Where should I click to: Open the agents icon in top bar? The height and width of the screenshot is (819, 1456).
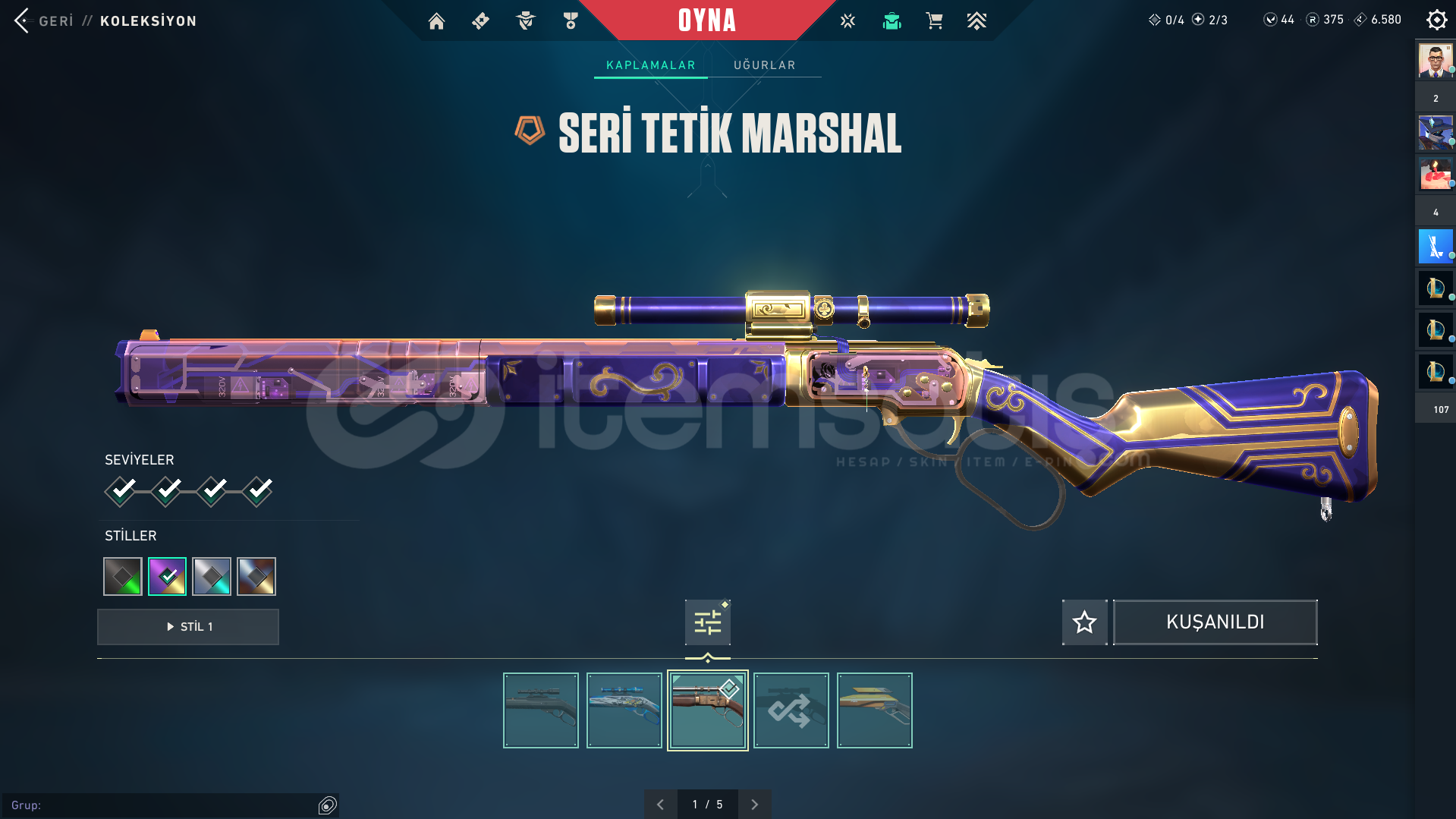coord(525,21)
